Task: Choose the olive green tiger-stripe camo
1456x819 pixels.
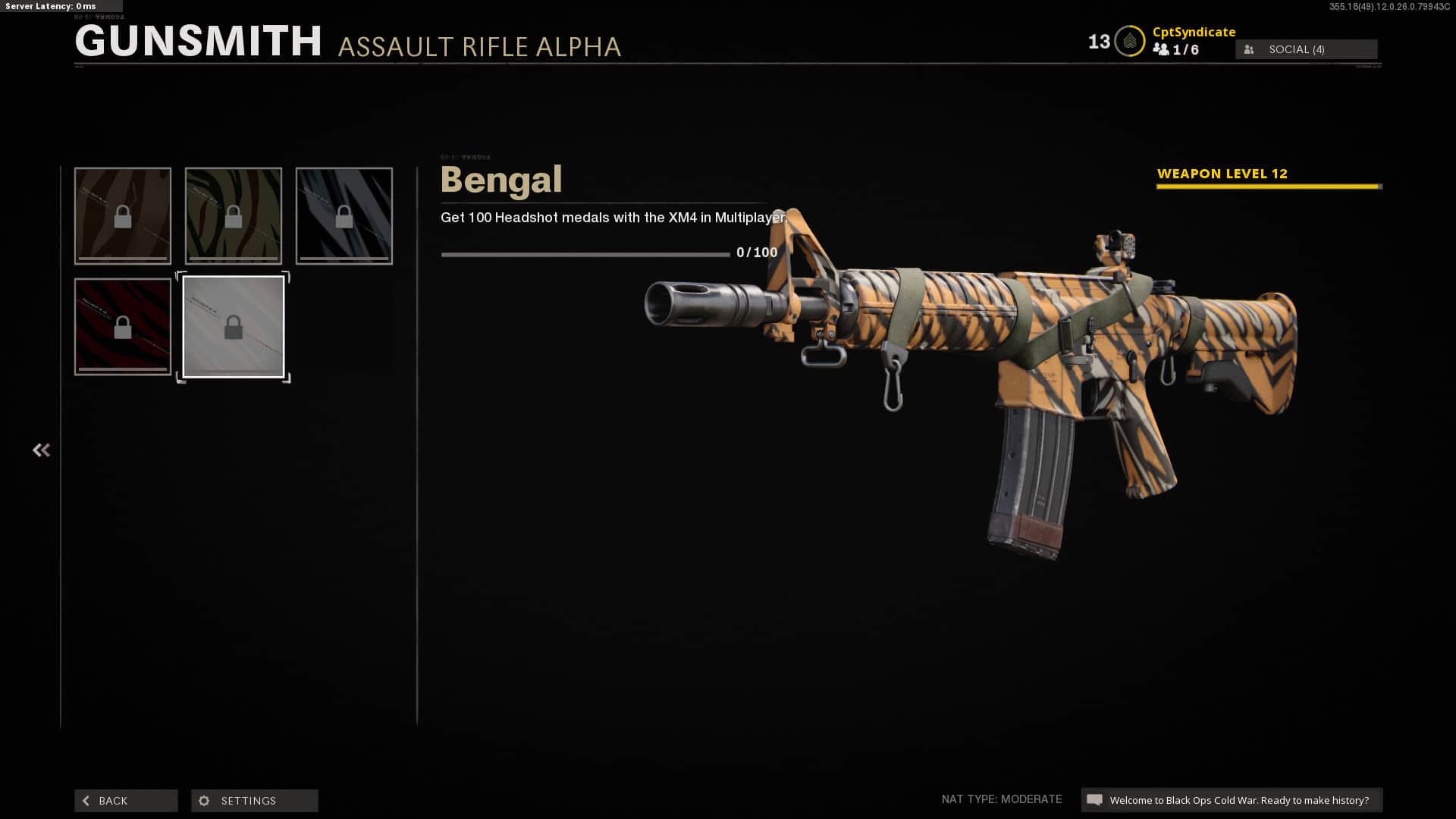Action: 234,216
